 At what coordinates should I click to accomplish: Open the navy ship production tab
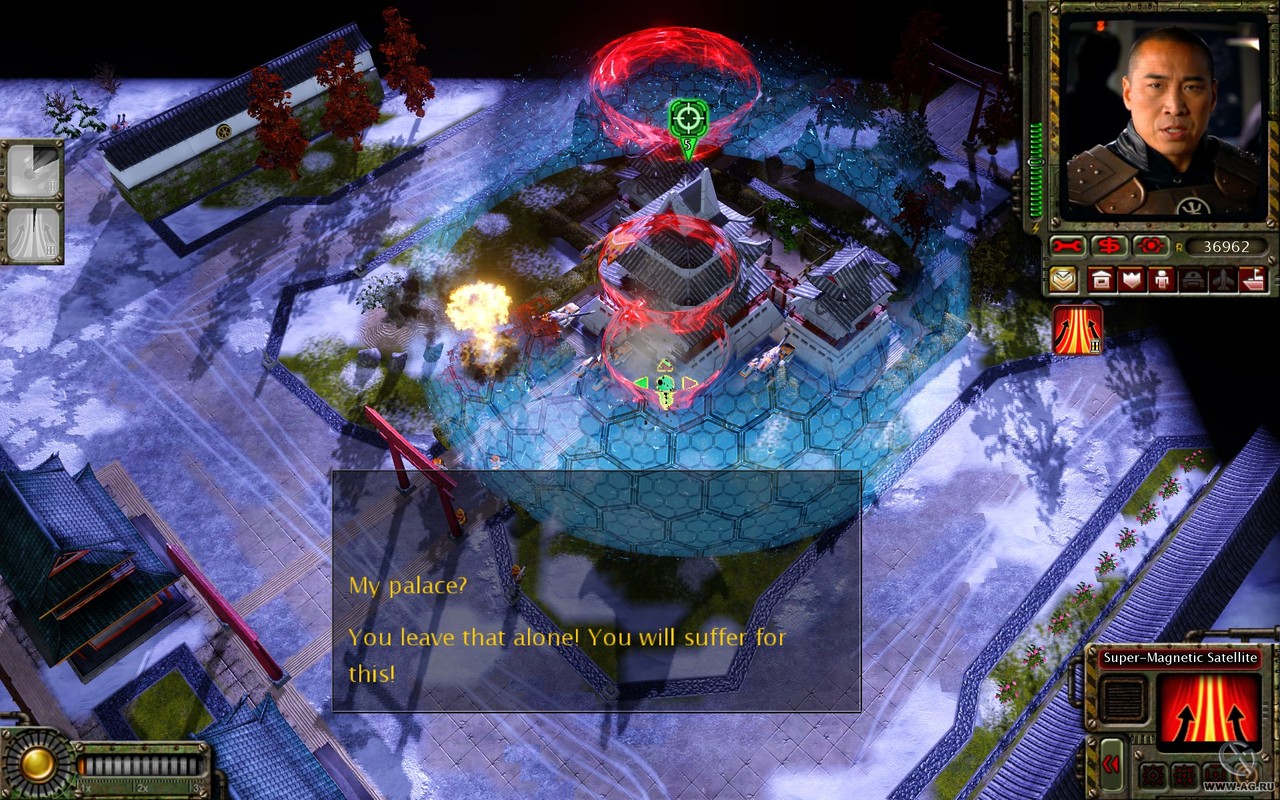(1252, 280)
